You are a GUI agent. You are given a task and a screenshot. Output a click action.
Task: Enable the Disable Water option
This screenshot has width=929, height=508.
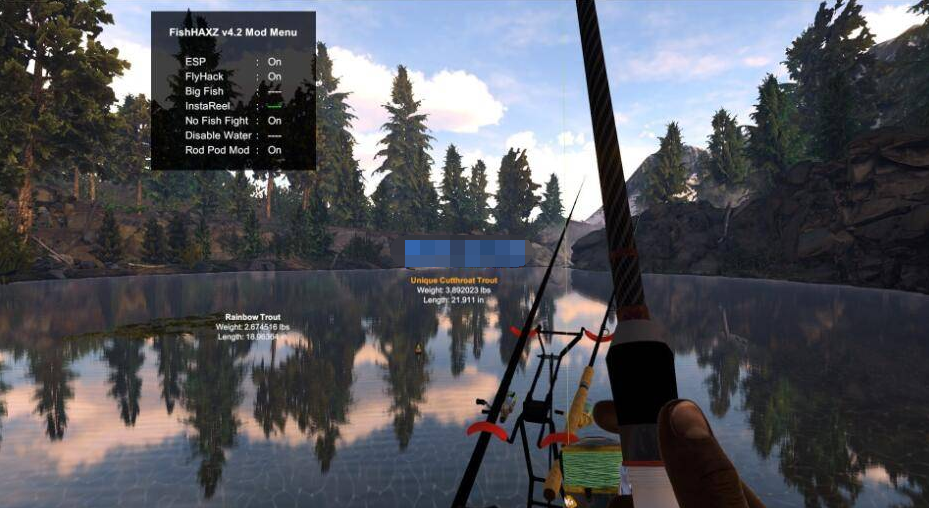click(x=274, y=135)
